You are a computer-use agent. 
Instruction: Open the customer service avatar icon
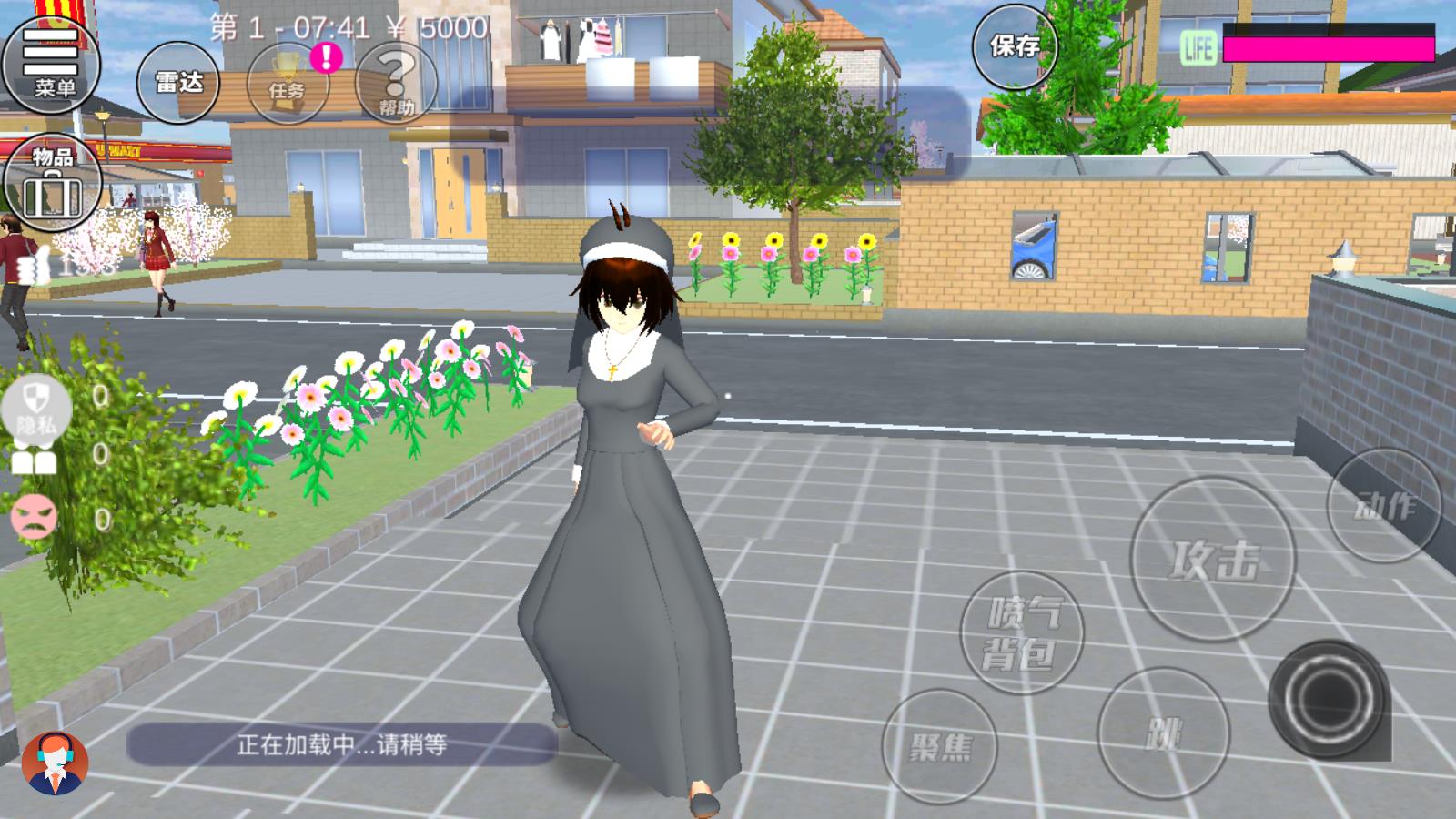pyautogui.click(x=55, y=763)
